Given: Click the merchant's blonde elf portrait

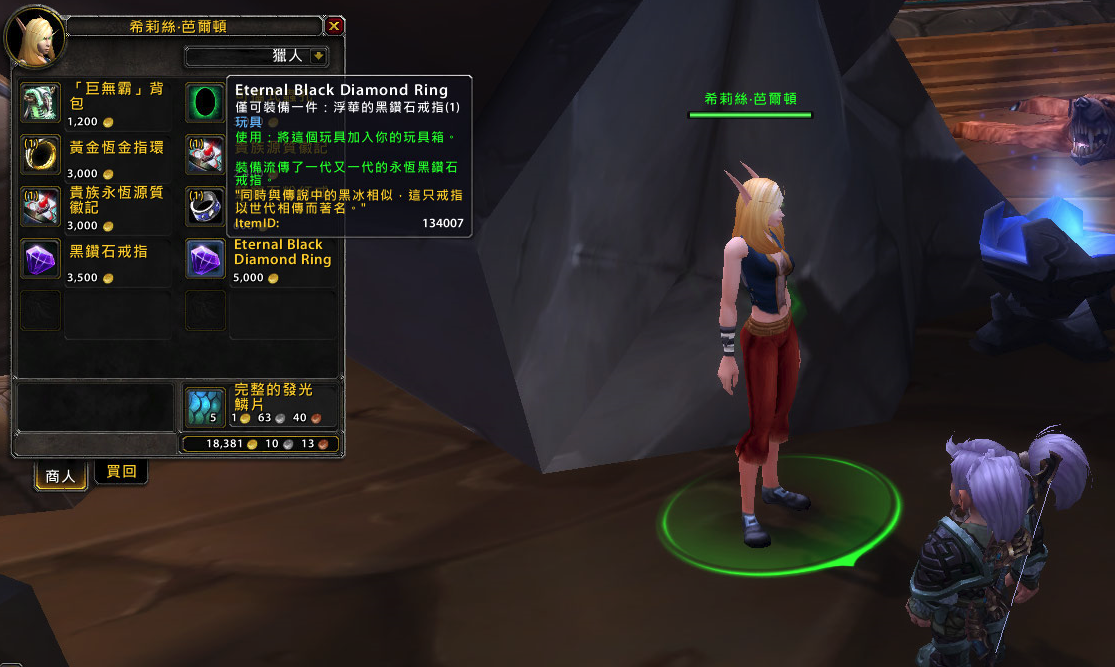Looking at the screenshot, I should 36,37.
